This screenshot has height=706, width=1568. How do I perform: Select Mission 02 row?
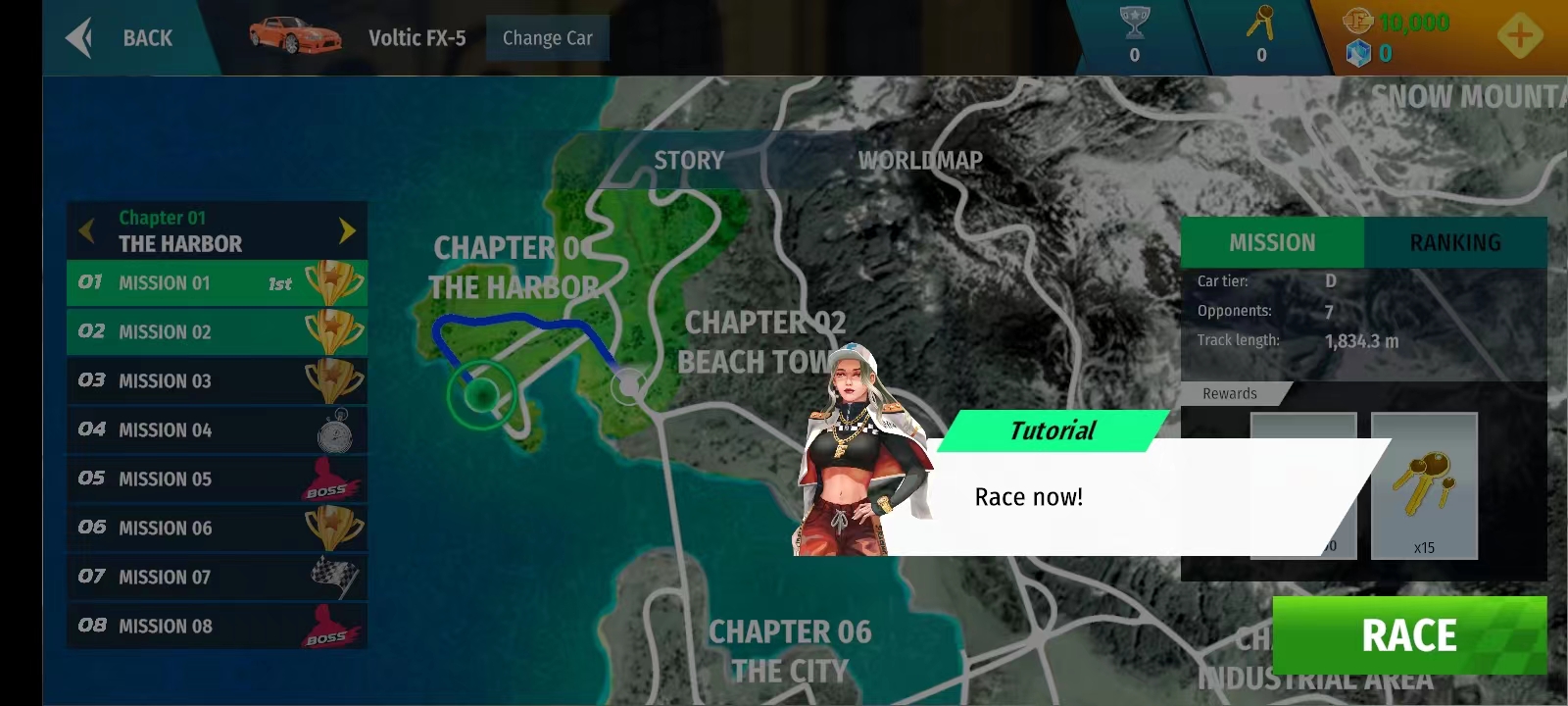click(x=217, y=331)
